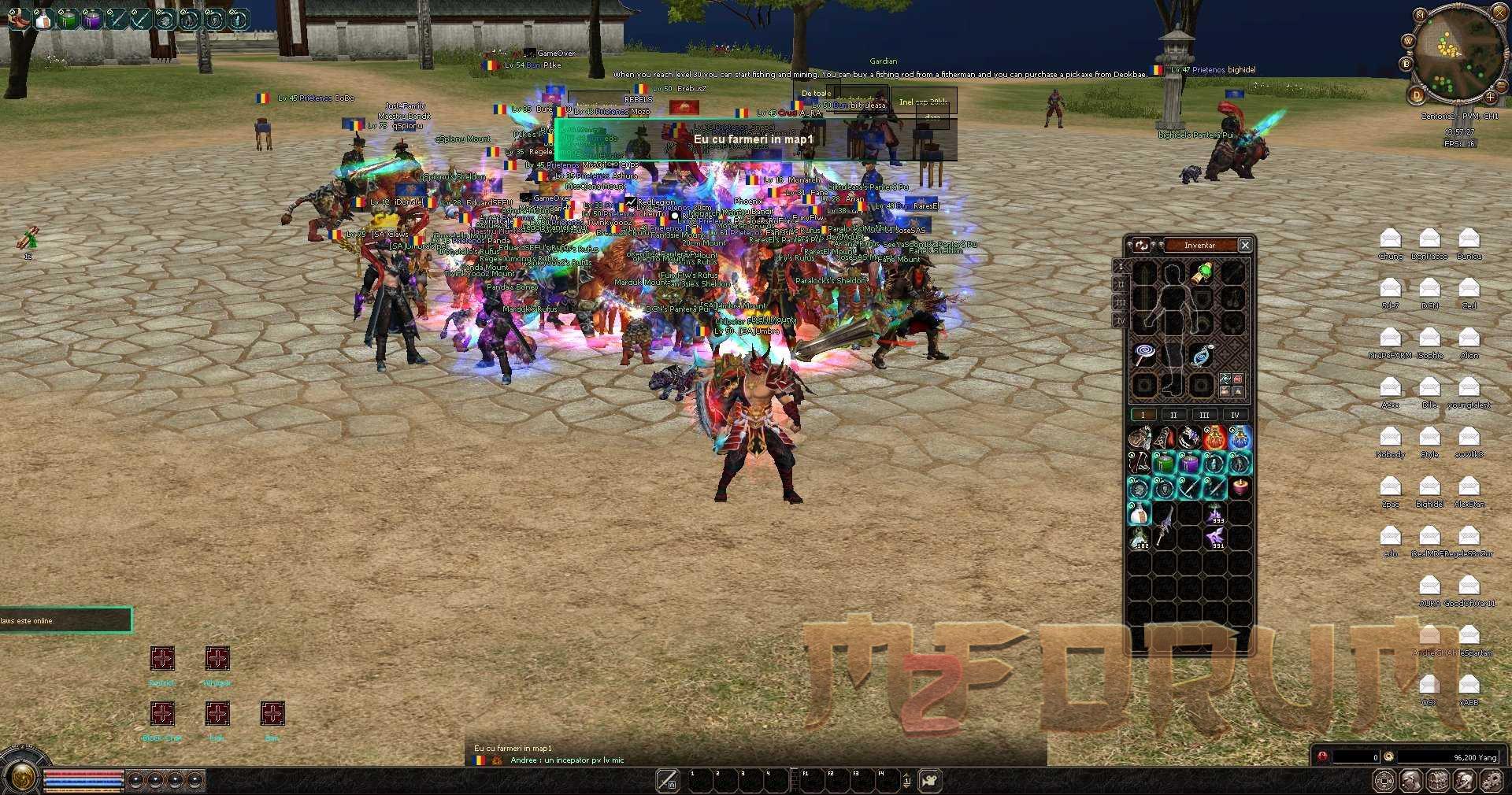Open the whisper envelope from youngtalent
The height and width of the screenshot is (795, 1512).
coord(1469,386)
